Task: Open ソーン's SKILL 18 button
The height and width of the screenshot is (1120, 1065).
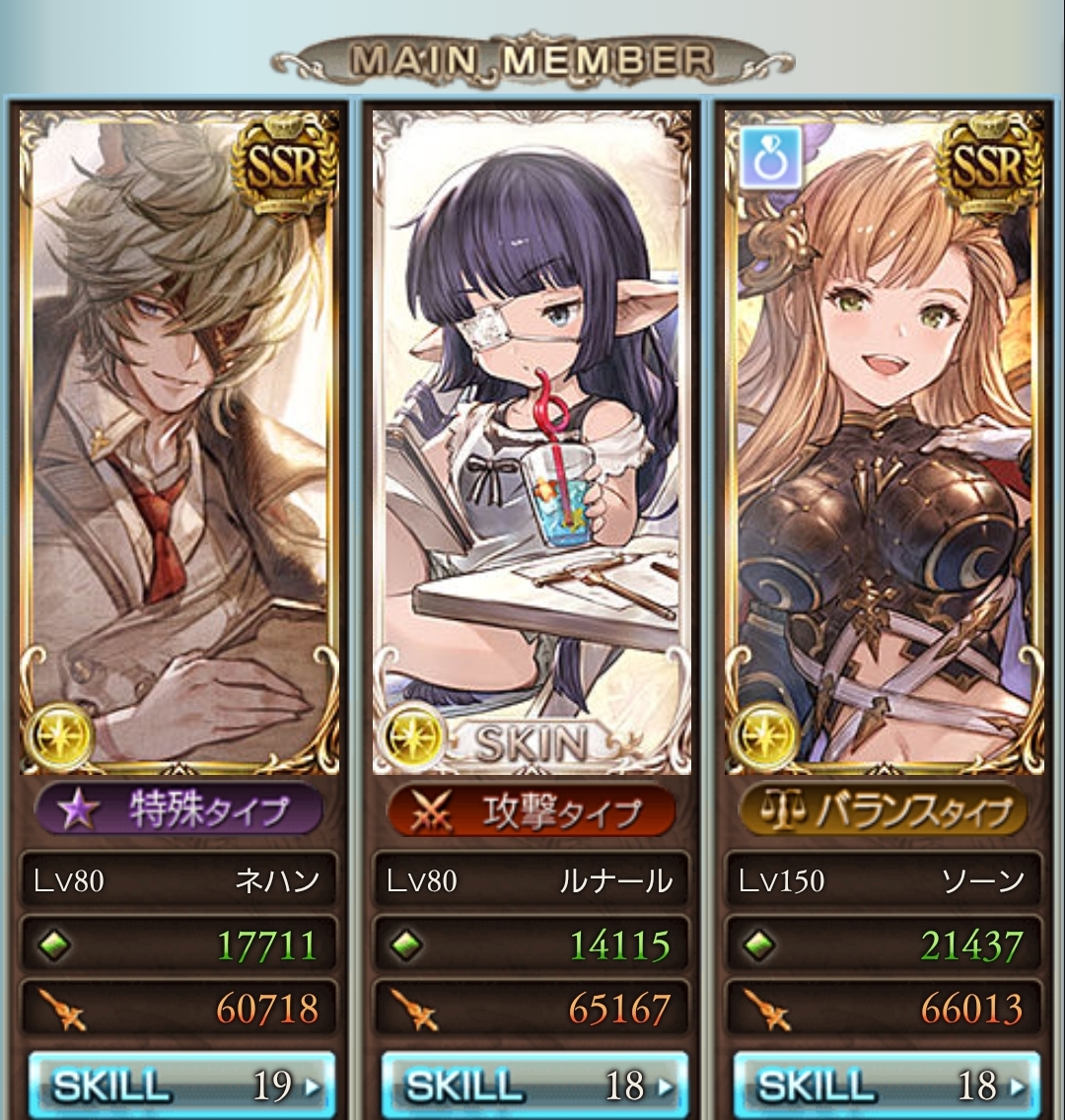Action: pos(886,1085)
